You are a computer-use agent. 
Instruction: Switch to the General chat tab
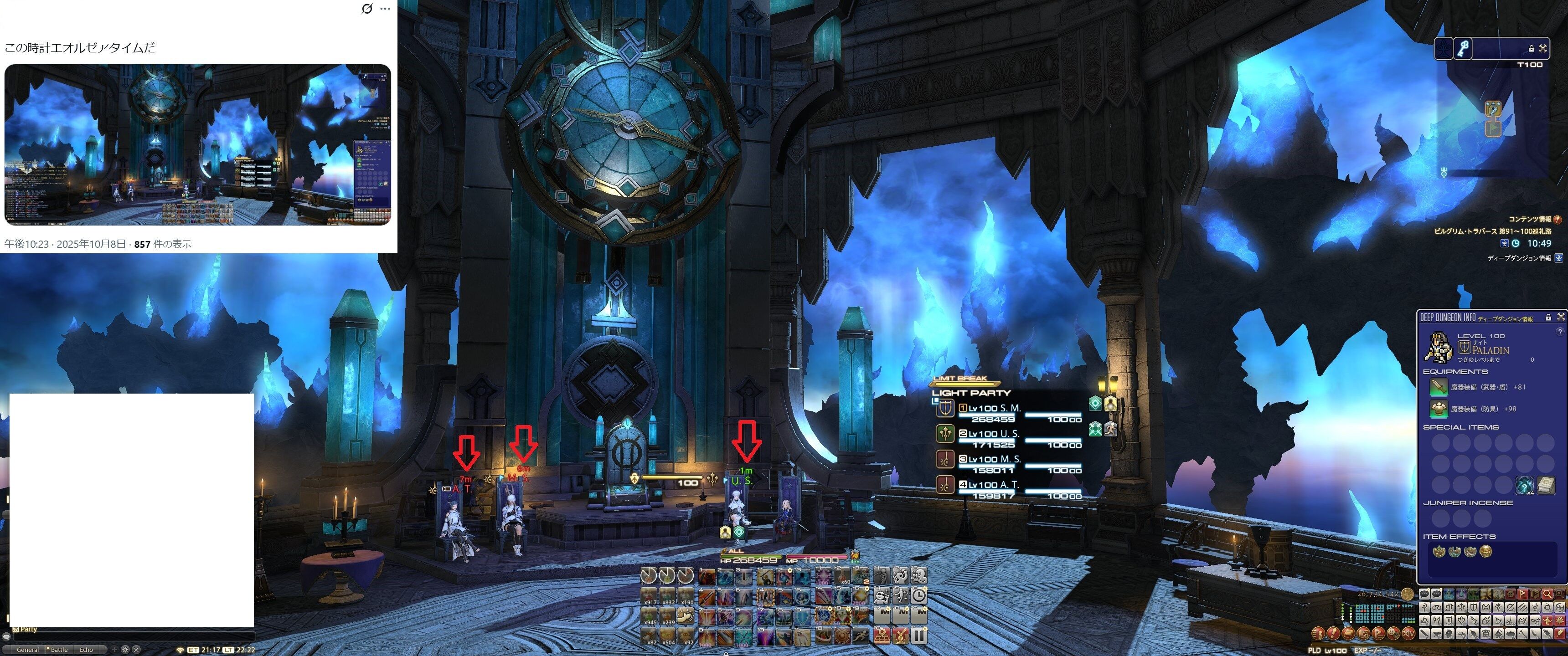tap(27, 649)
